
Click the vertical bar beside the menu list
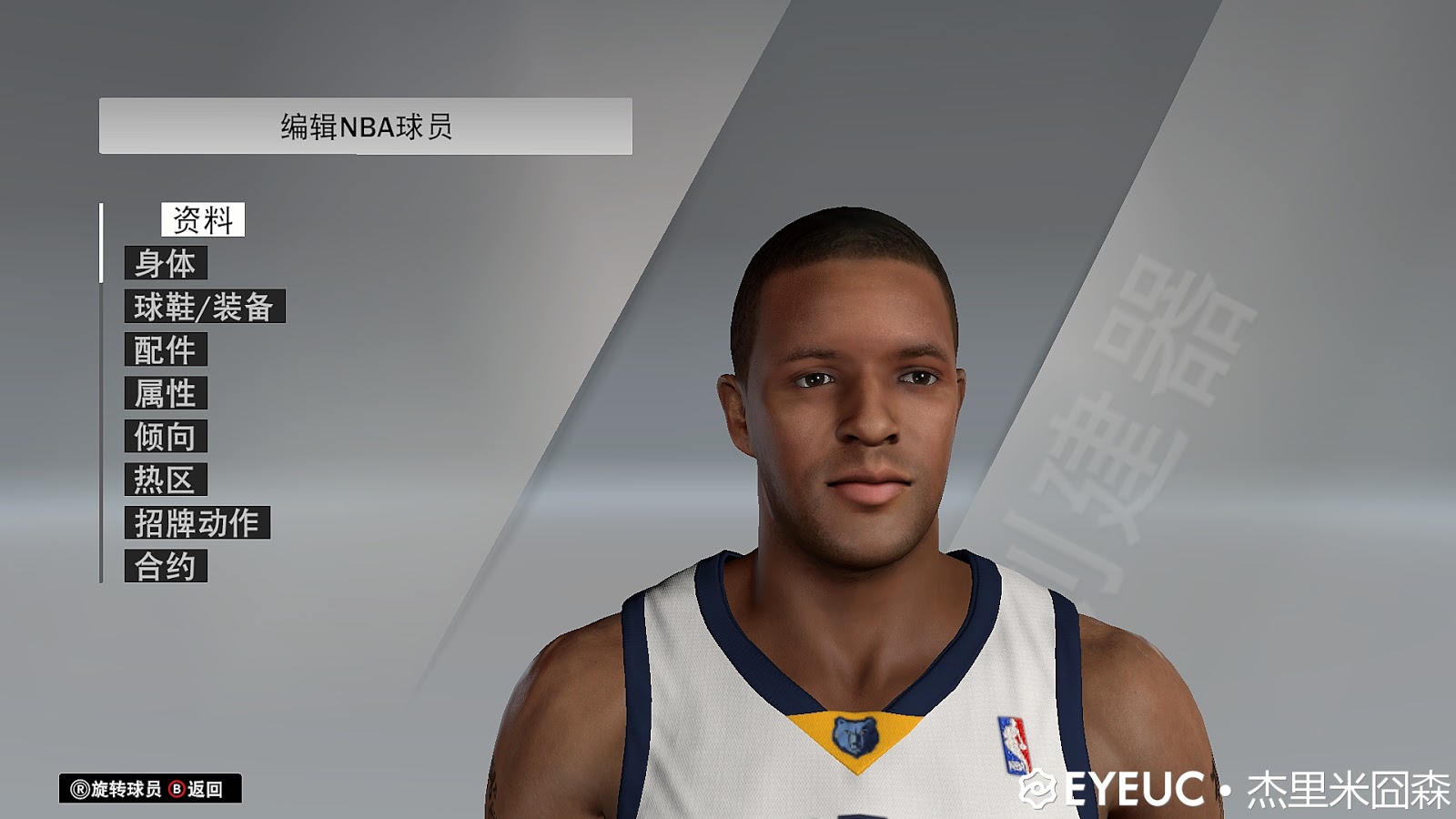click(100, 391)
